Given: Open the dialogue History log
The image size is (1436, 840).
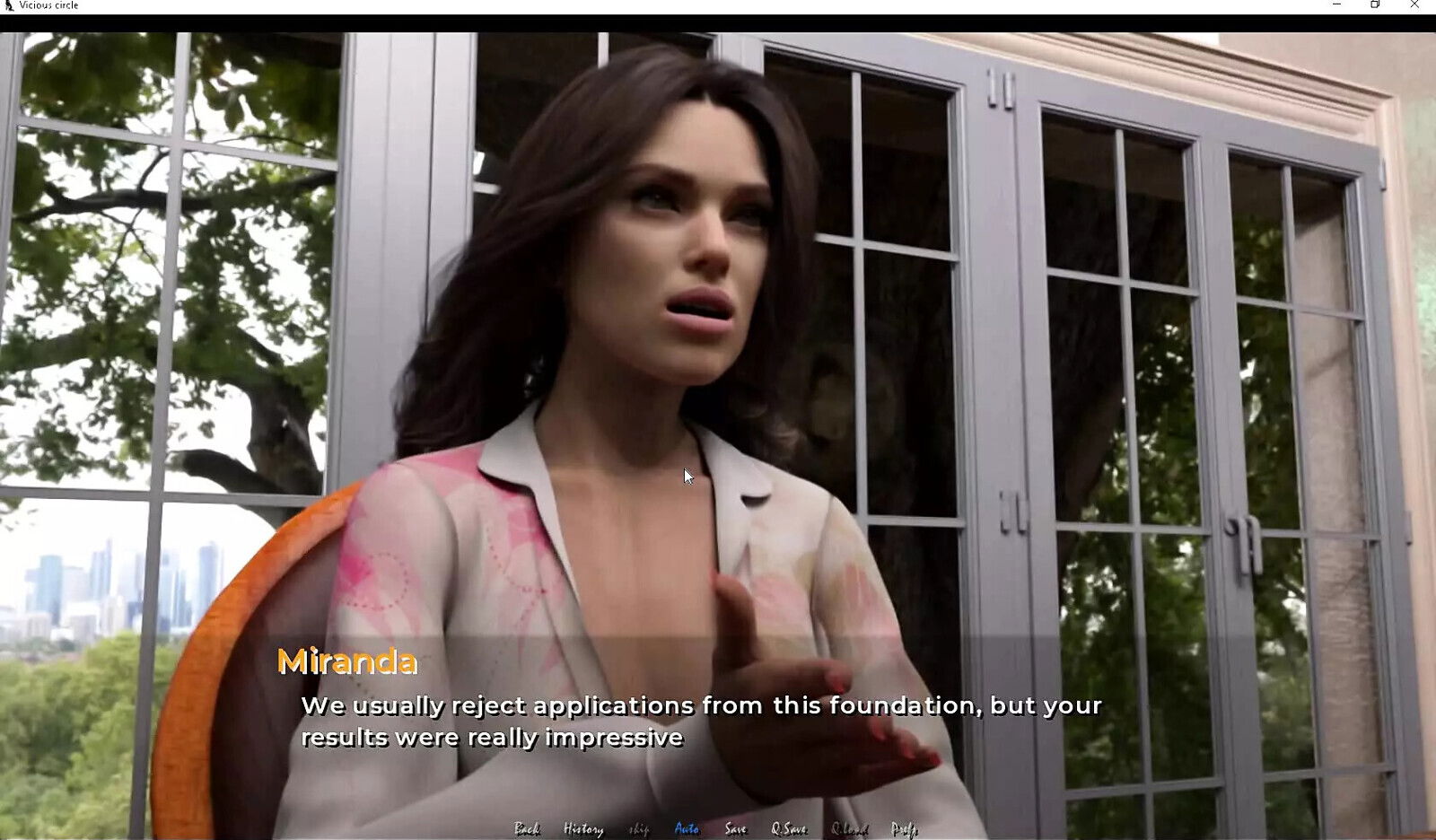Looking at the screenshot, I should tap(582, 829).
